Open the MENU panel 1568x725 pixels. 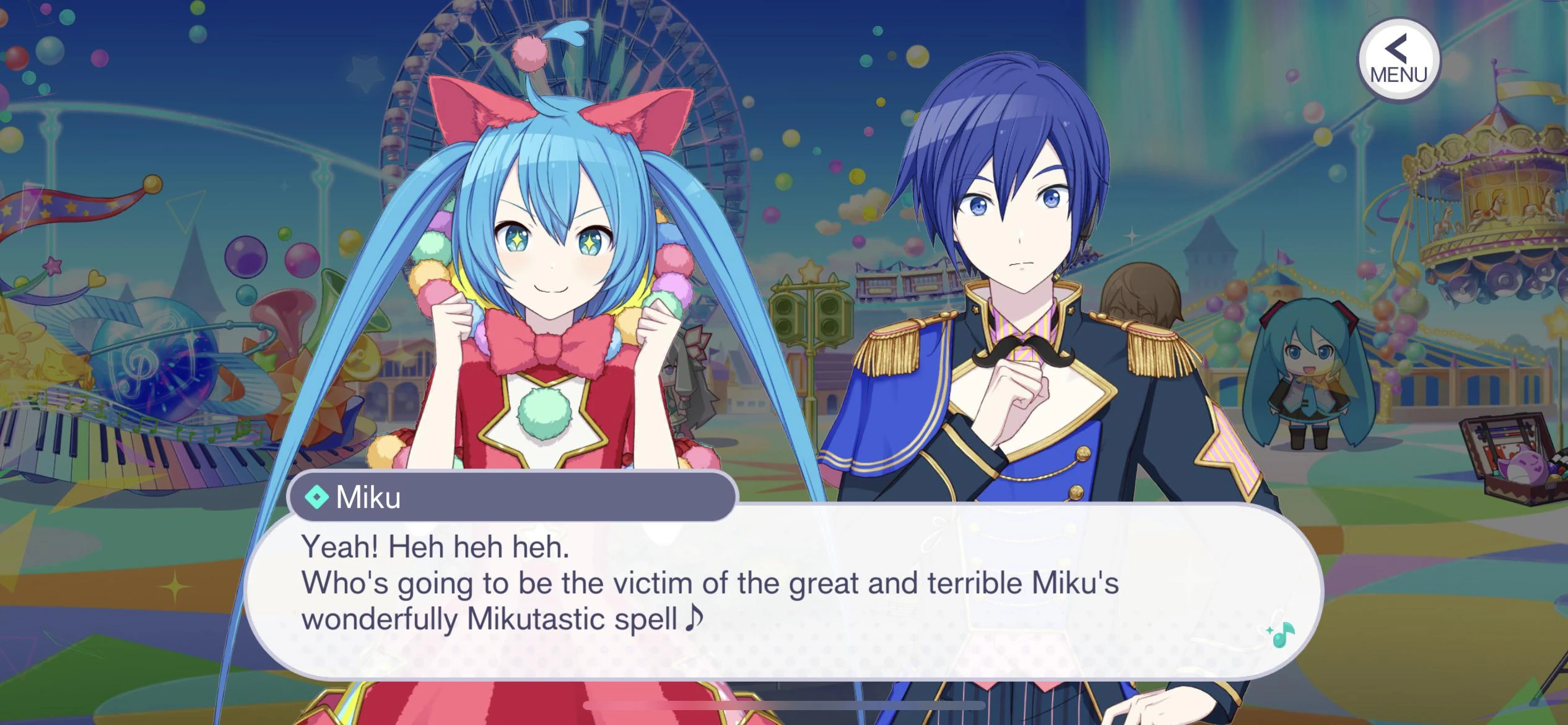coord(1398,59)
